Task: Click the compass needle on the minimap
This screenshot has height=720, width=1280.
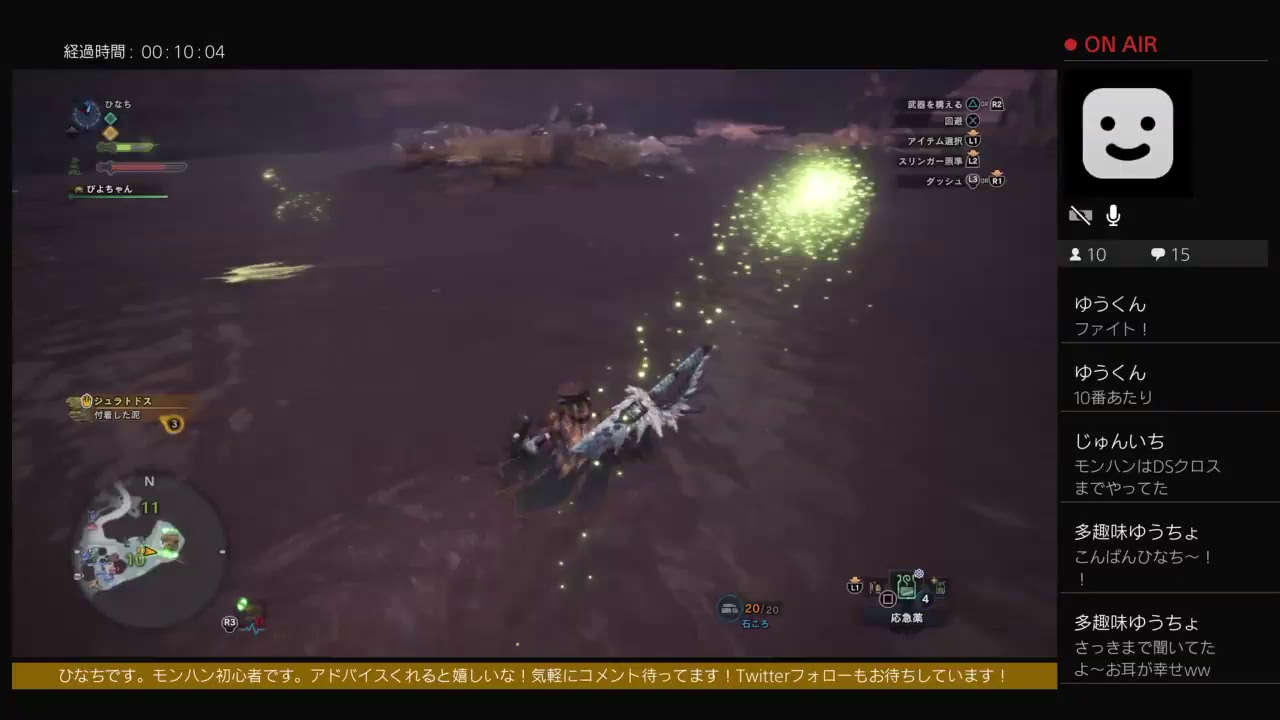Action: pos(149,482)
